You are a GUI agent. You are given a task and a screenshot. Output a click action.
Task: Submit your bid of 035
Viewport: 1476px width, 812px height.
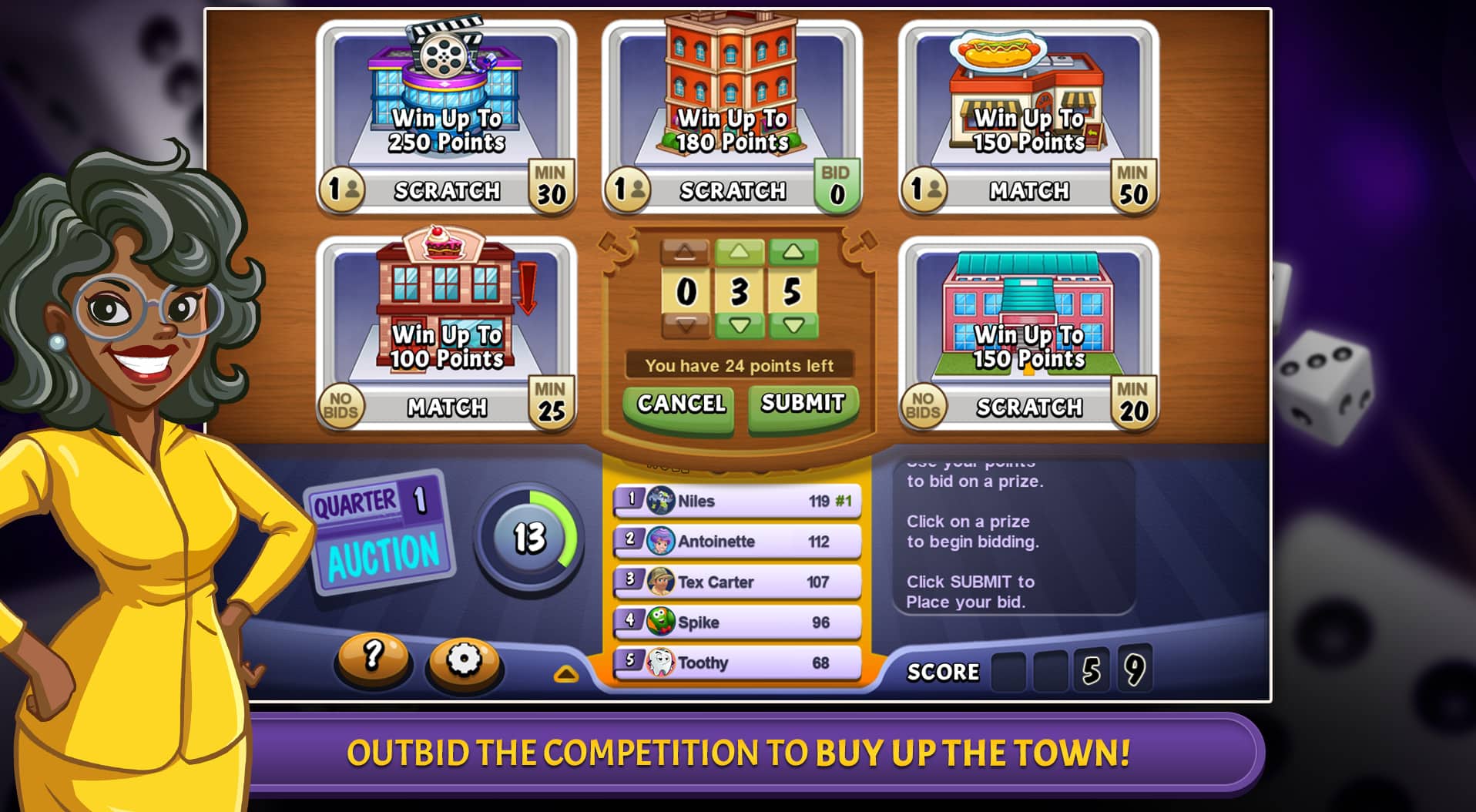pos(802,404)
